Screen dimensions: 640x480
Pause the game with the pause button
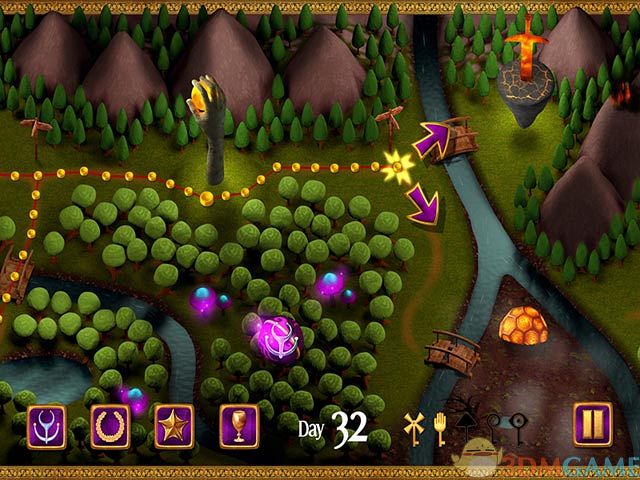click(591, 423)
